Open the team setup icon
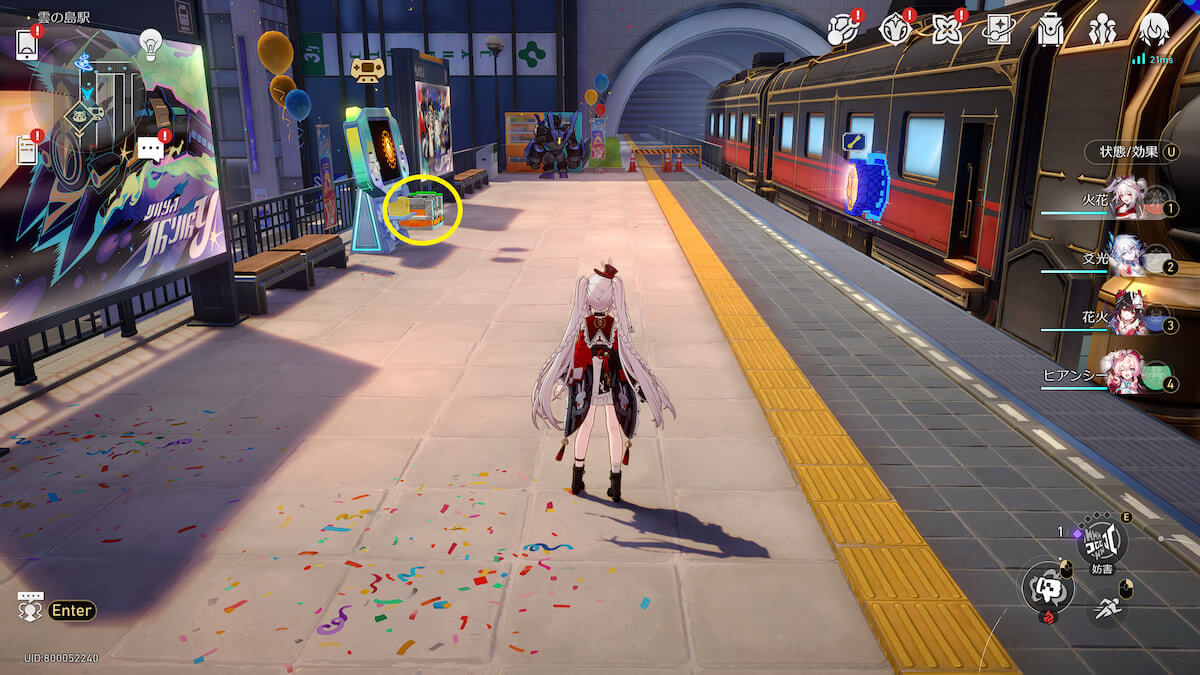The height and width of the screenshot is (675, 1200). (1102, 30)
